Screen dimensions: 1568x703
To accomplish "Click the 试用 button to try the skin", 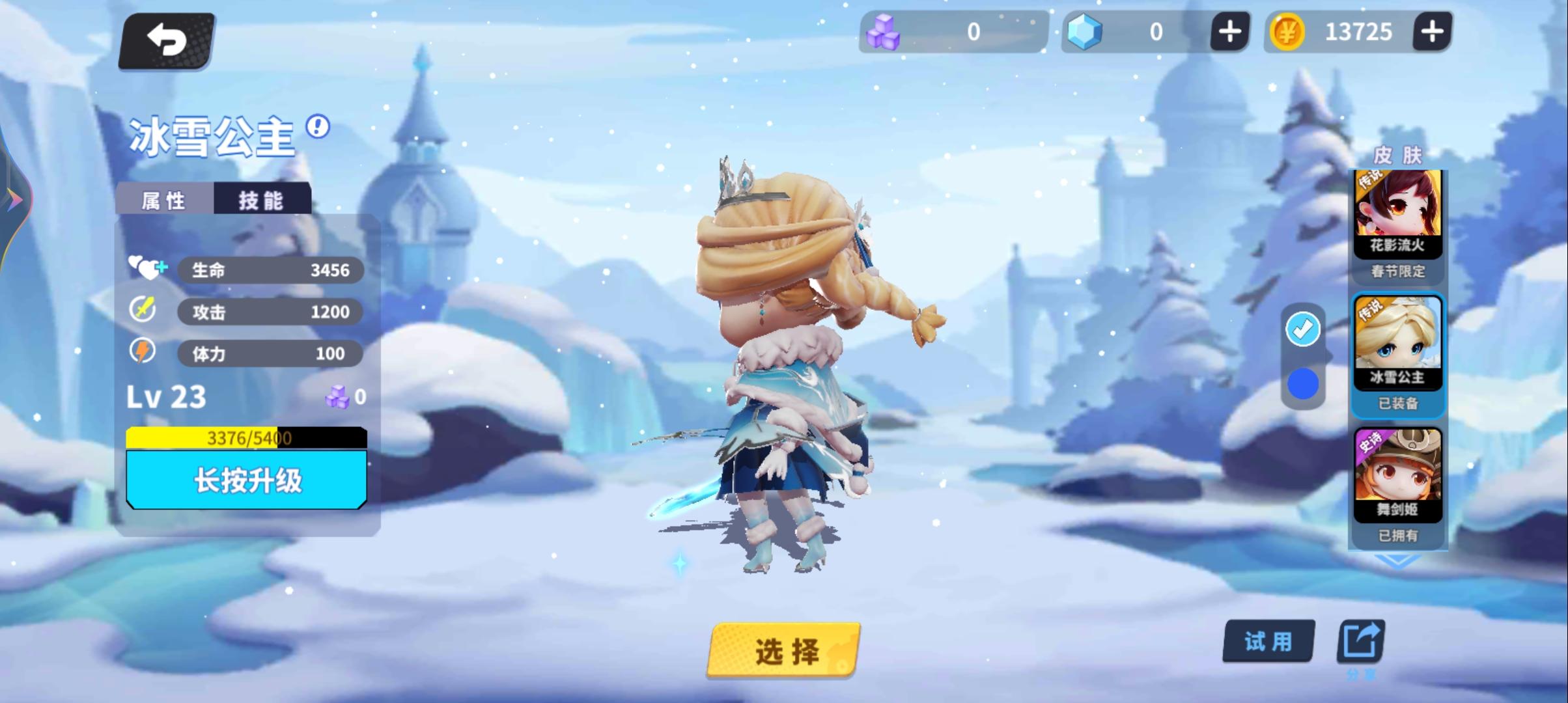I will 1267,641.
